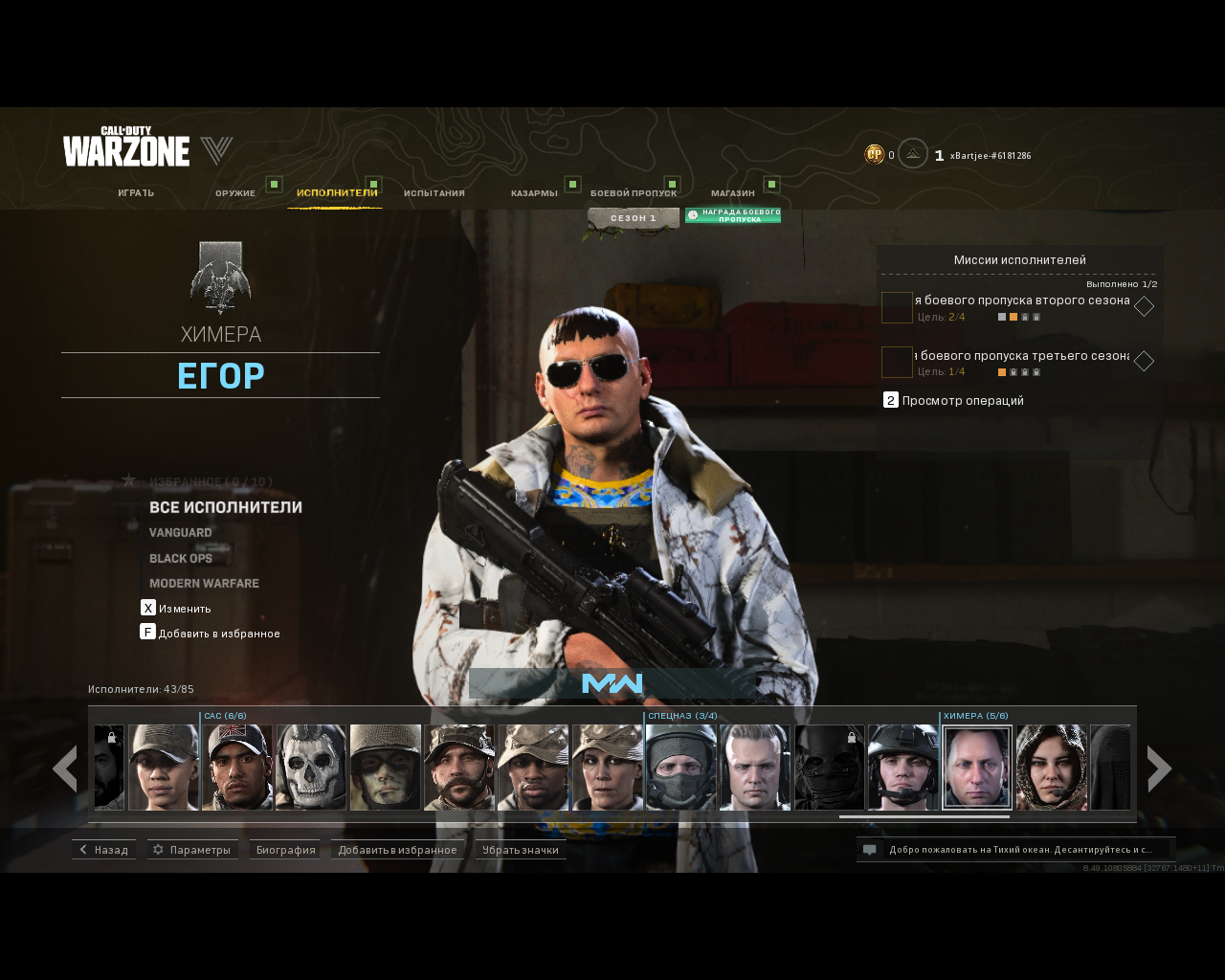Open Параметры settings
Screen dimensions: 1225x980
[192, 850]
